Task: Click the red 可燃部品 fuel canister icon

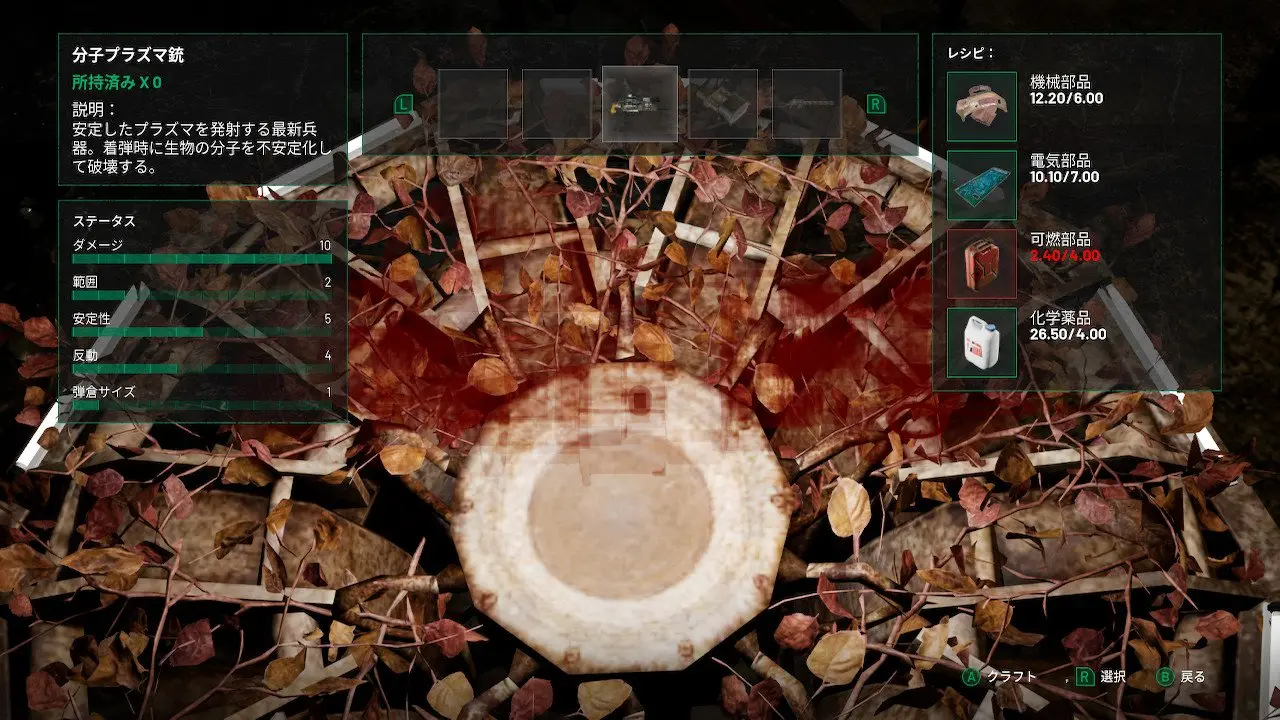Action: [981, 262]
